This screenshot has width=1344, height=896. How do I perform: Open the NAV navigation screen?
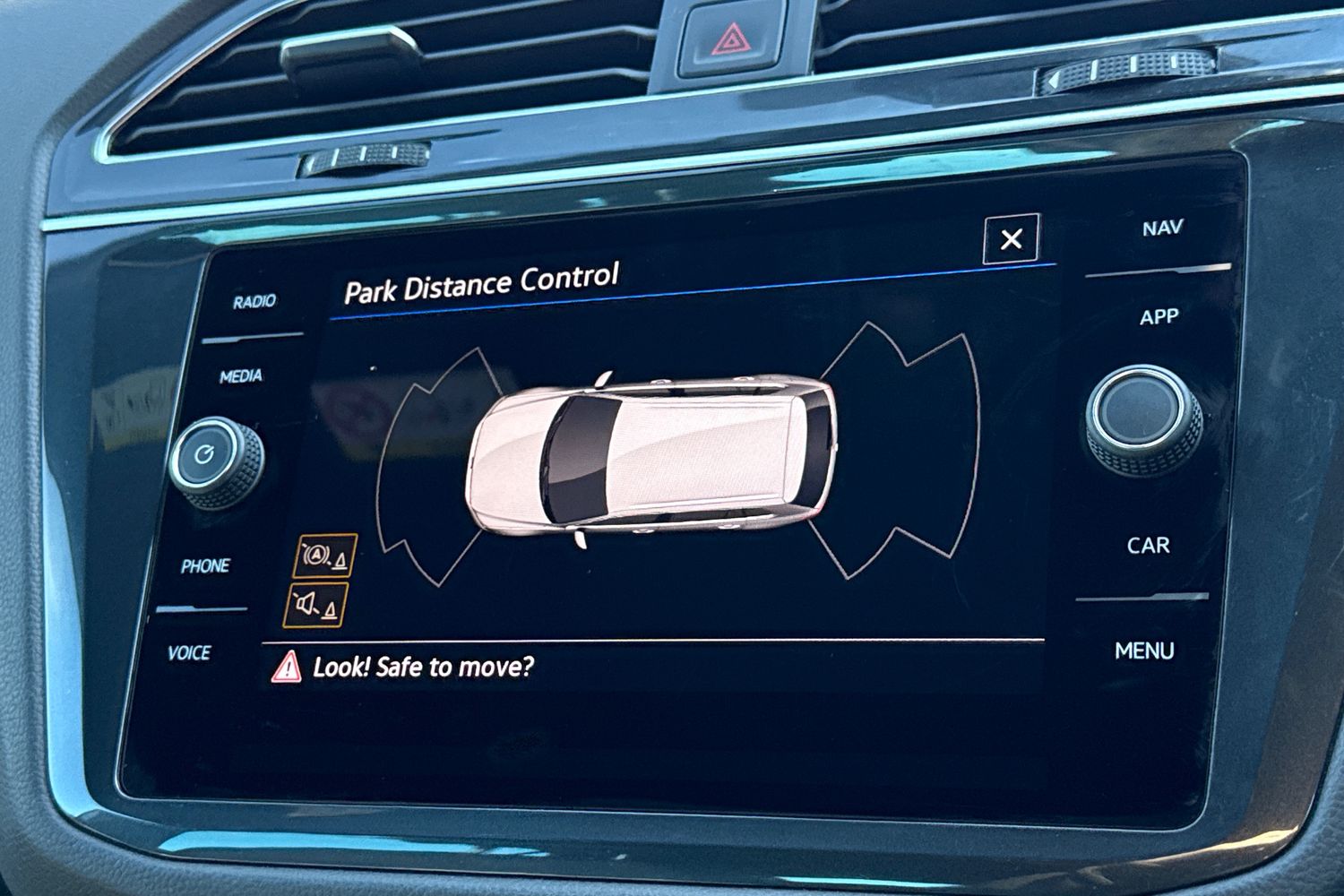click(x=1162, y=228)
